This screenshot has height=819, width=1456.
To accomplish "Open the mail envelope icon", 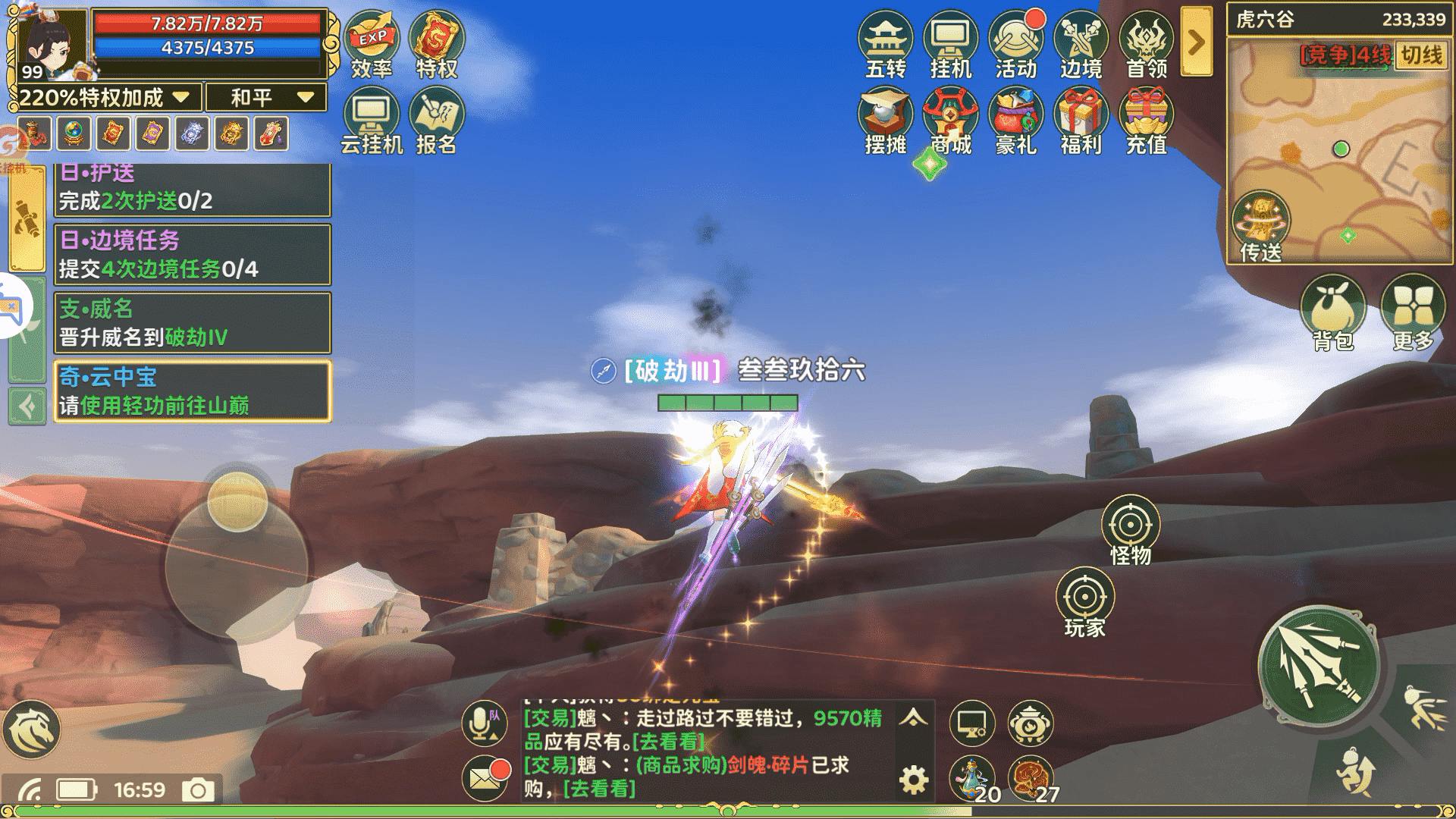I will [x=485, y=778].
